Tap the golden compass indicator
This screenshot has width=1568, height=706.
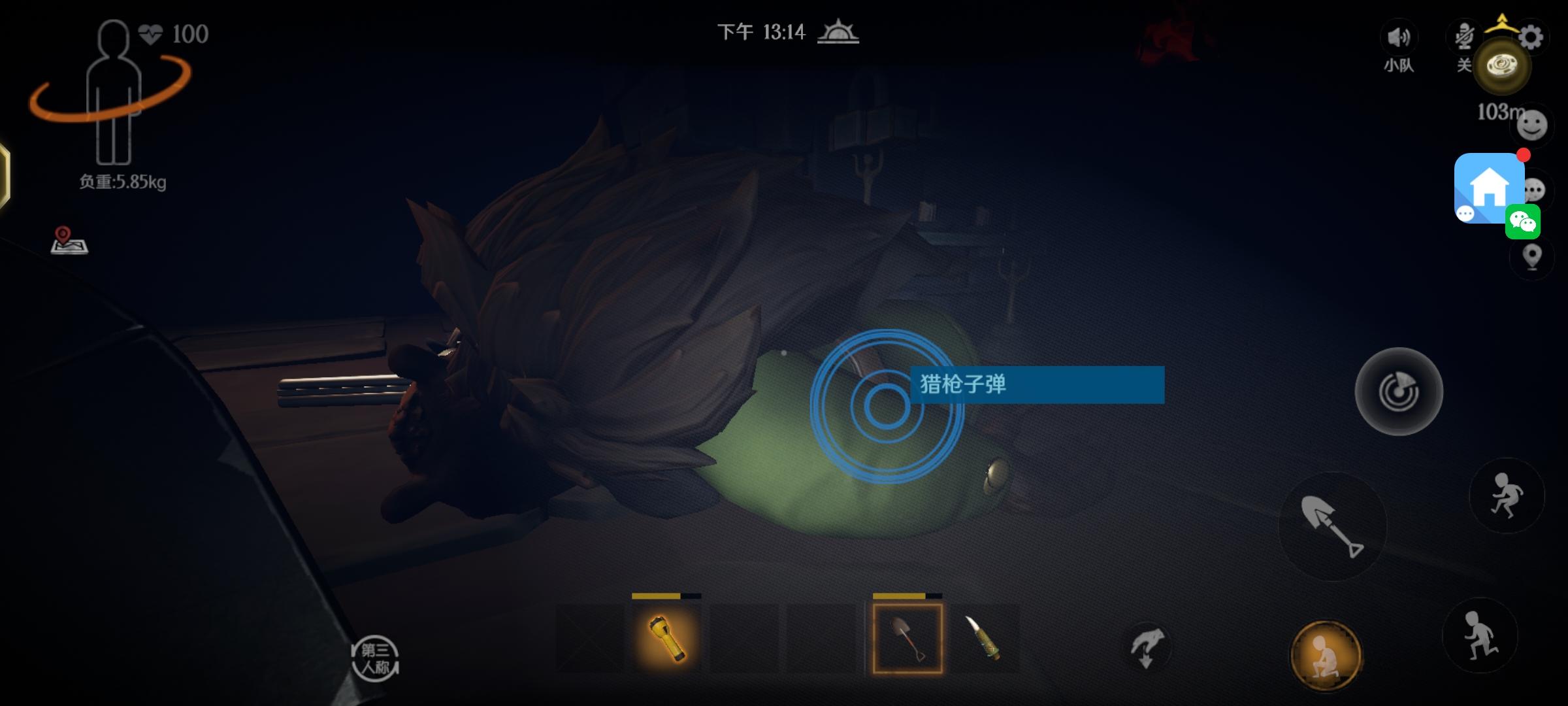click(1503, 65)
